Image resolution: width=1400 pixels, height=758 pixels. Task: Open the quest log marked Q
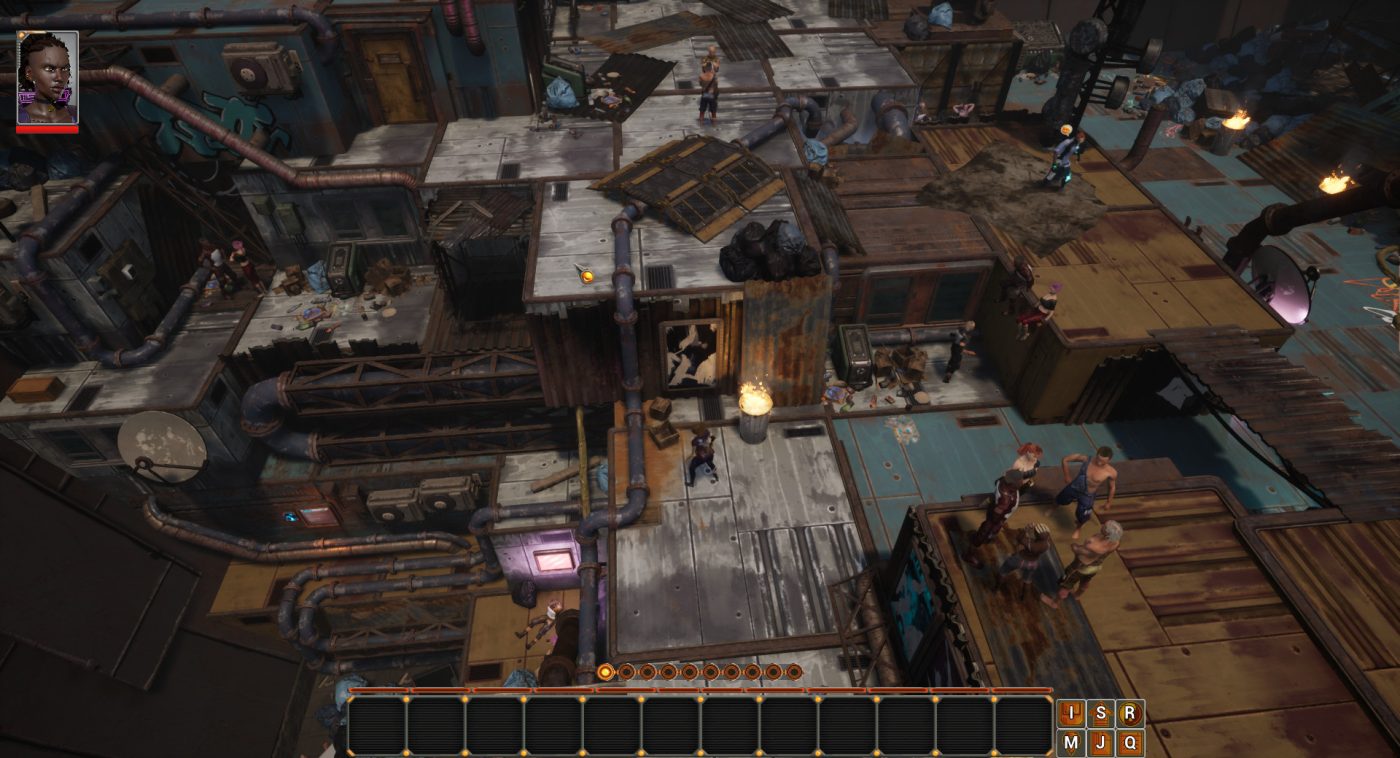coord(1130,742)
